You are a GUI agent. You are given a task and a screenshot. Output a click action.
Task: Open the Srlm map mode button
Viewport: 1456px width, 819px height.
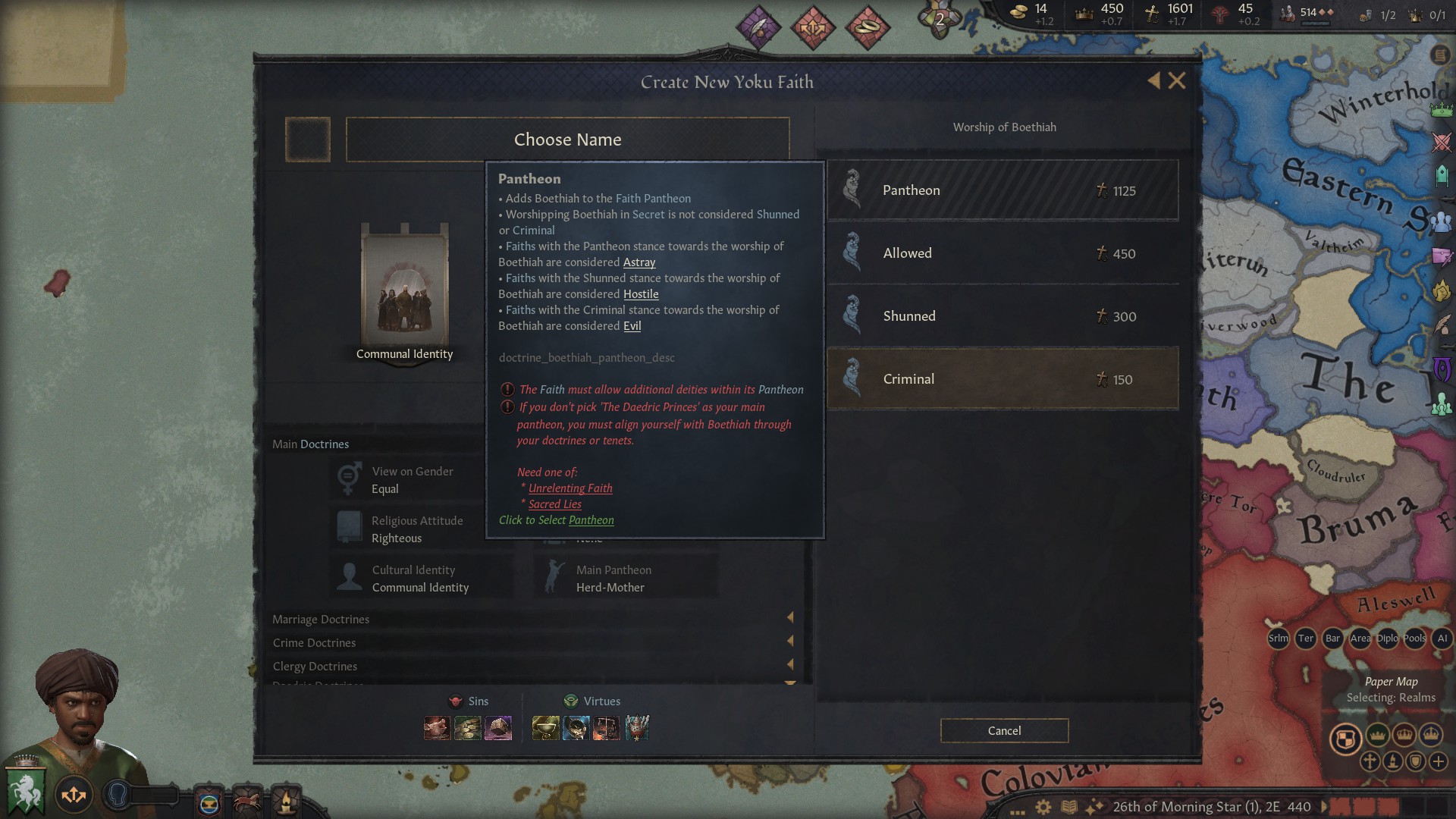pyautogui.click(x=1278, y=639)
